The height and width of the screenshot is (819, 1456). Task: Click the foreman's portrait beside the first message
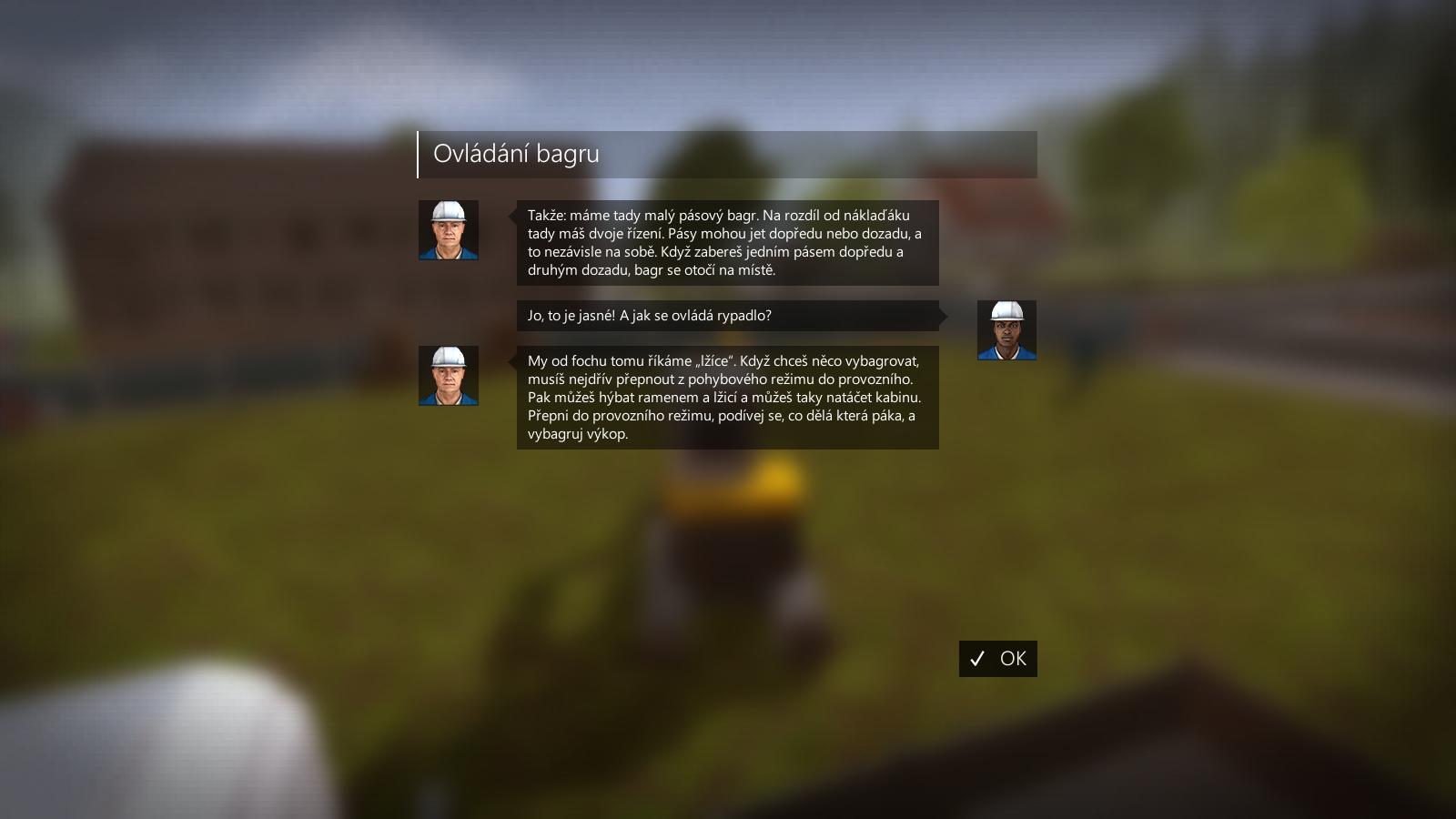coord(448,230)
